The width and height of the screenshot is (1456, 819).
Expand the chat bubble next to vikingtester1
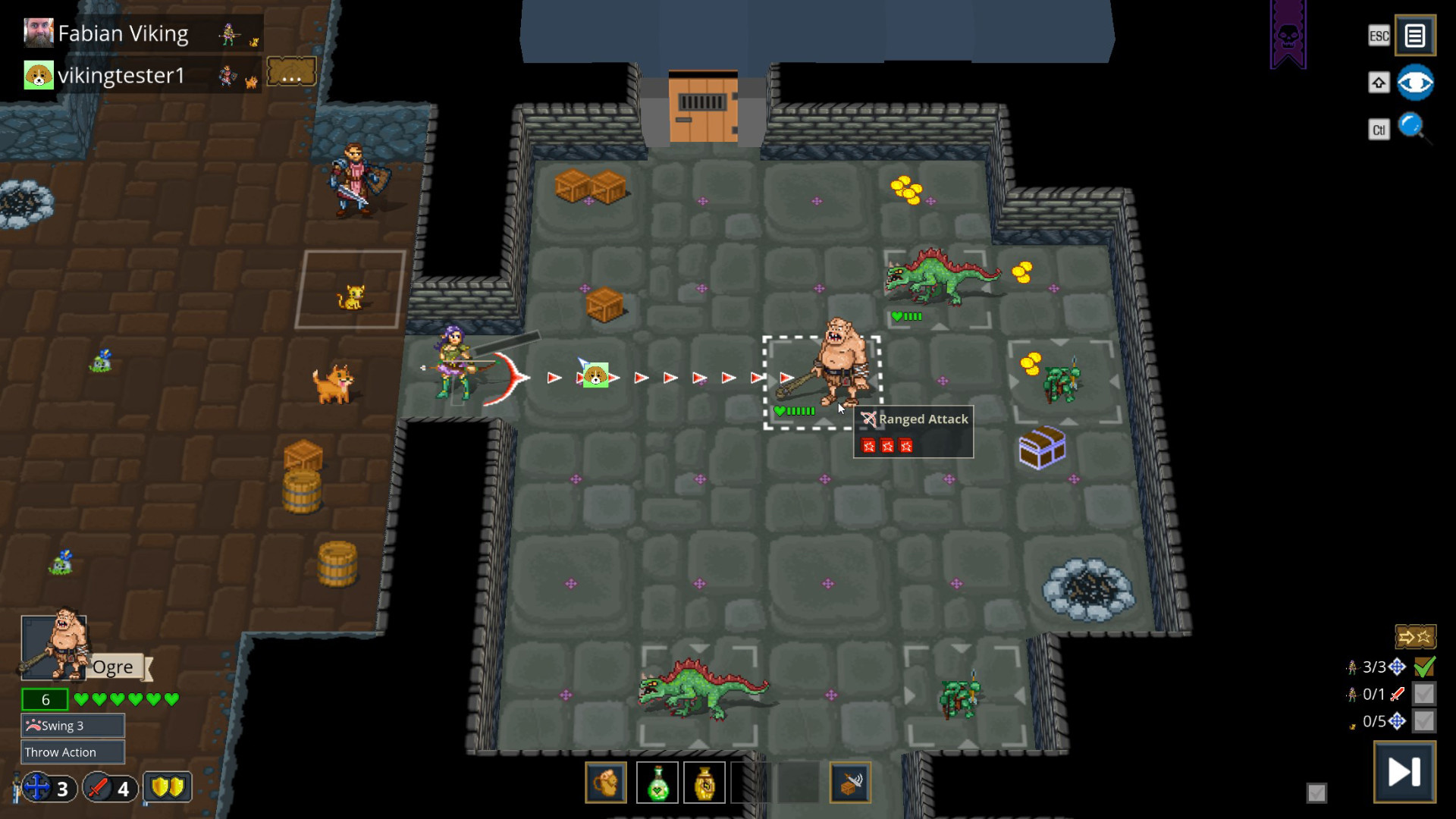291,70
